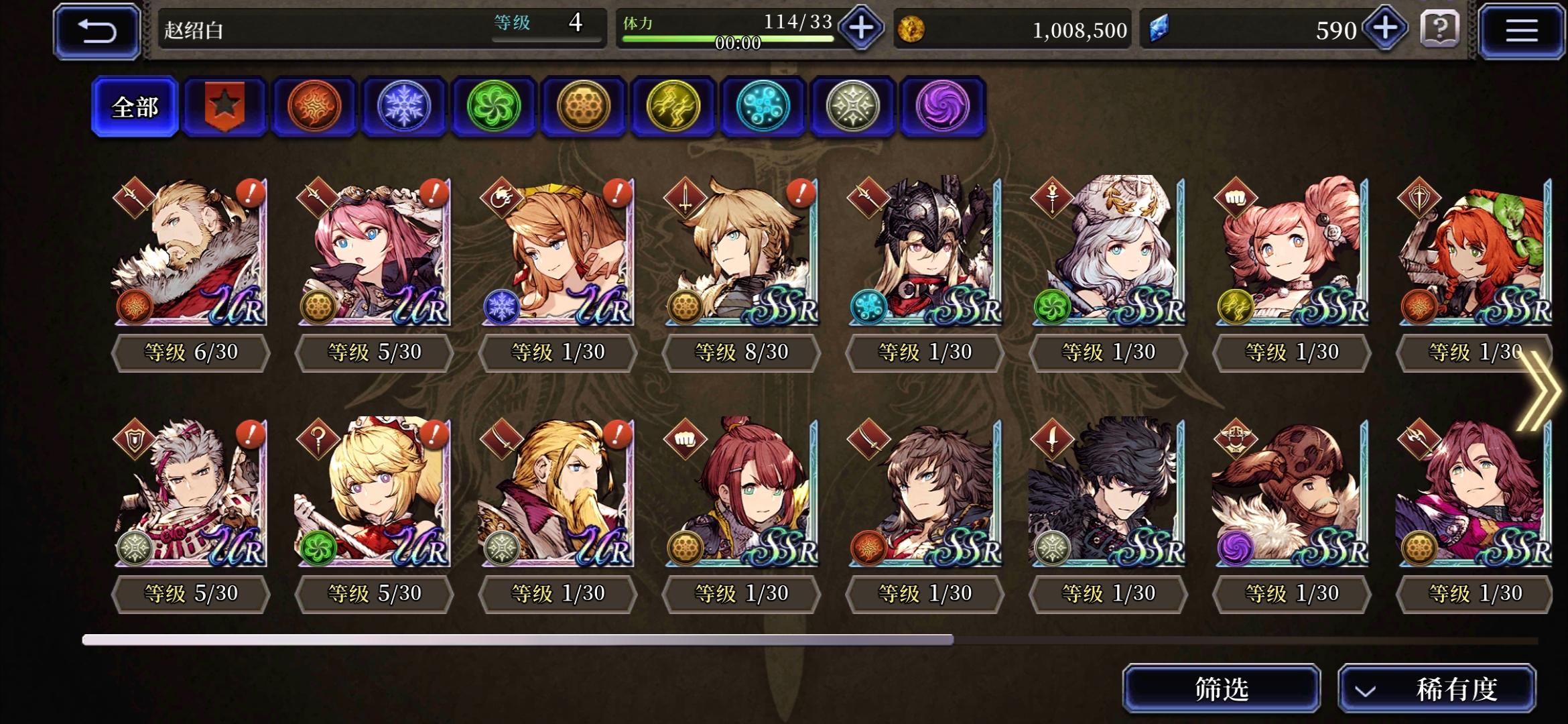Click the stamina progress bar
1568x724 pixels.
tap(730, 38)
